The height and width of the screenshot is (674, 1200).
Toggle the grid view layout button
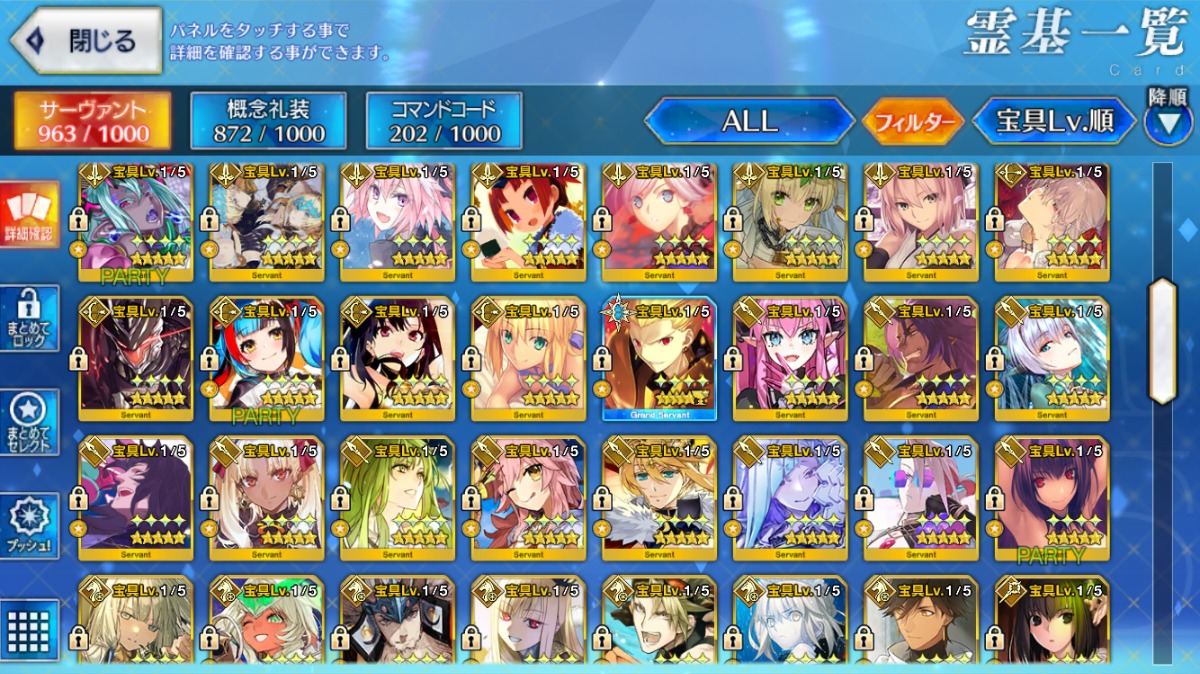pyautogui.click(x=28, y=629)
